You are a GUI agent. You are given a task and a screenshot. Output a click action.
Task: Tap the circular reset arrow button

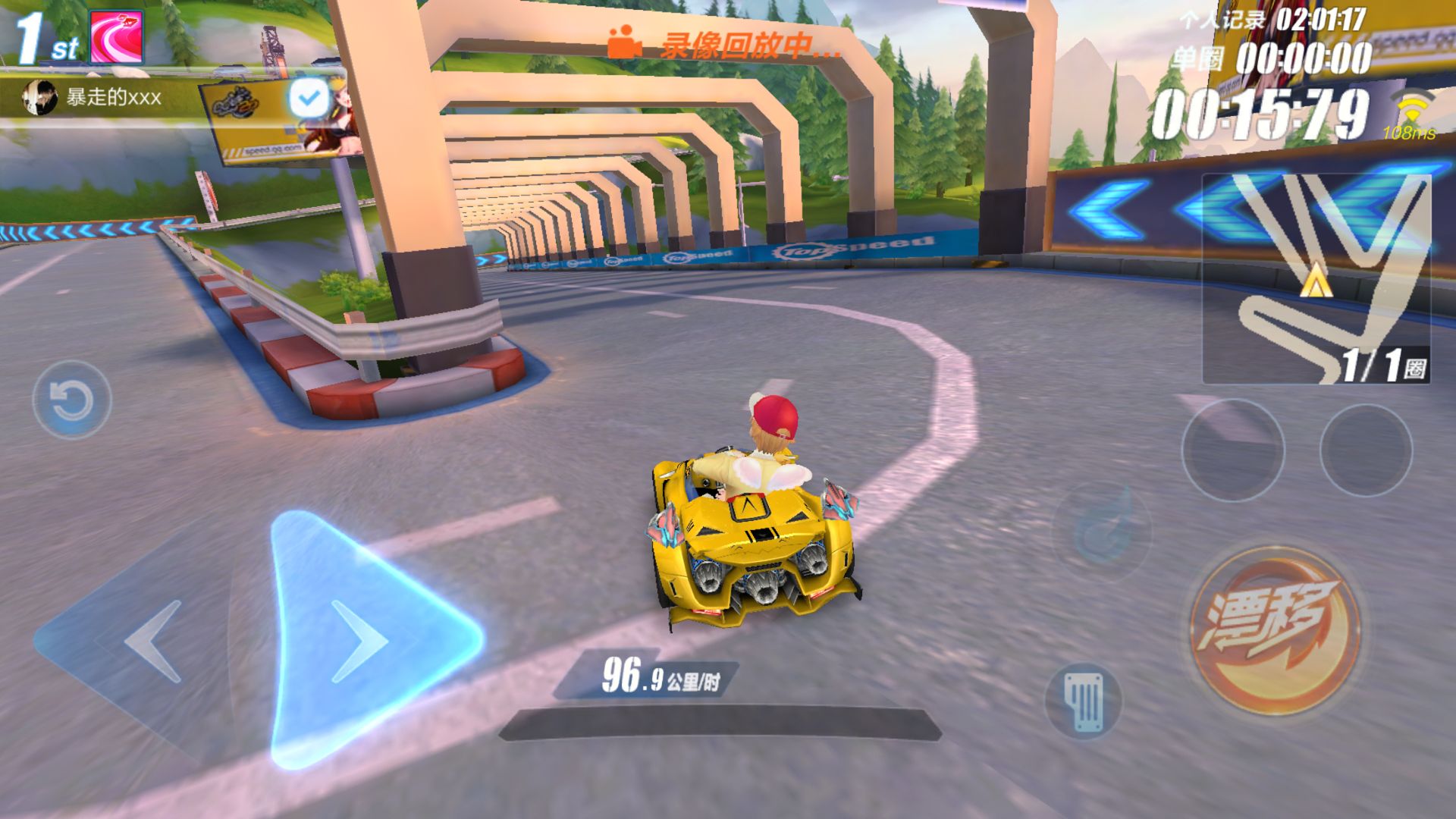[72, 400]
